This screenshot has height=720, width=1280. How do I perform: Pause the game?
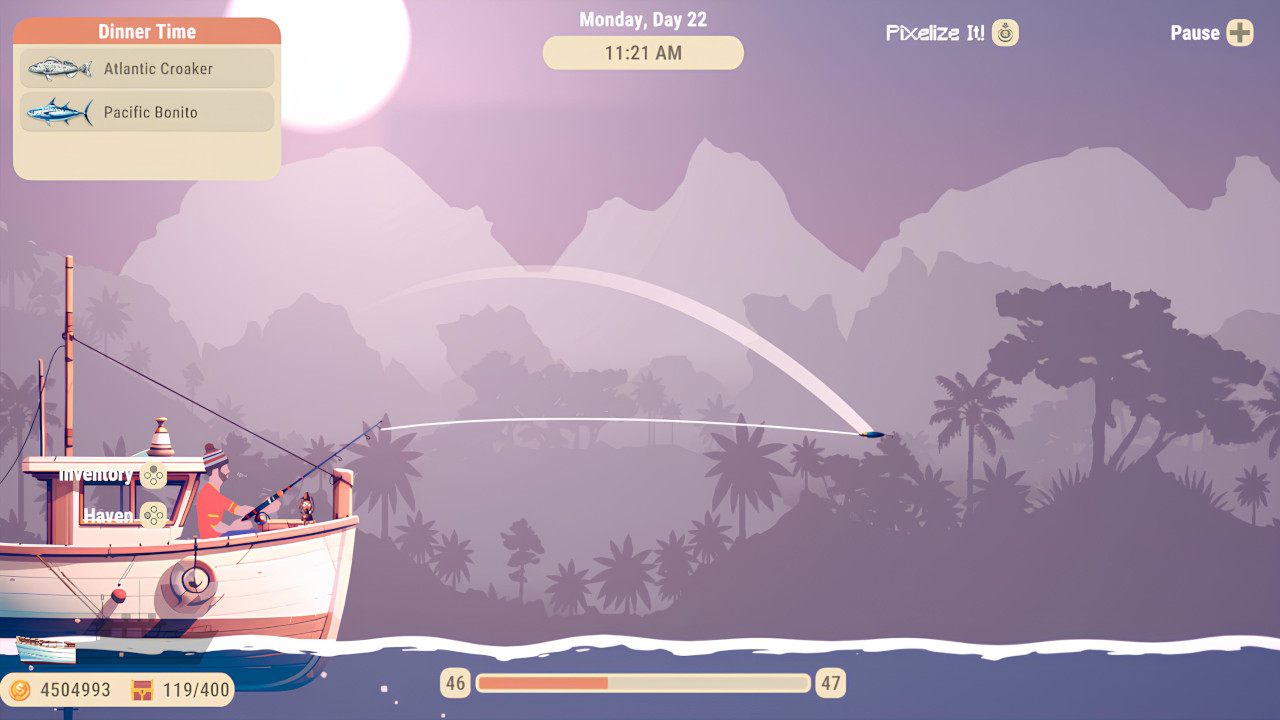[1193, 33]
